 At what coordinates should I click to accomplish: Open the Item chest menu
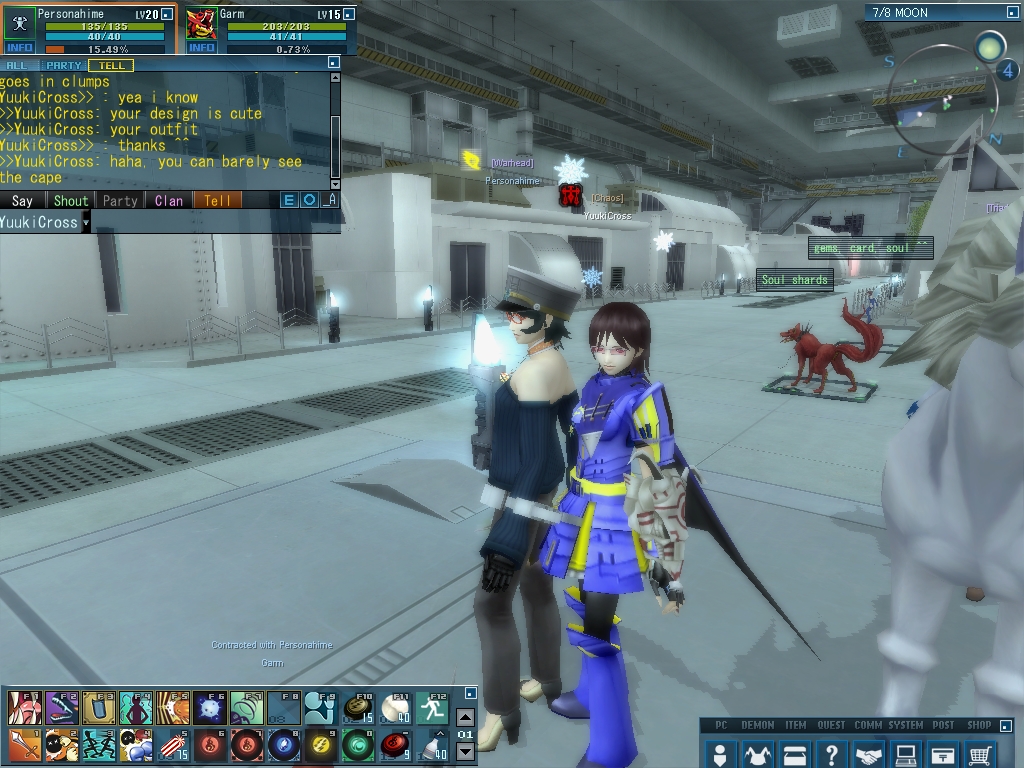(795, 753)
